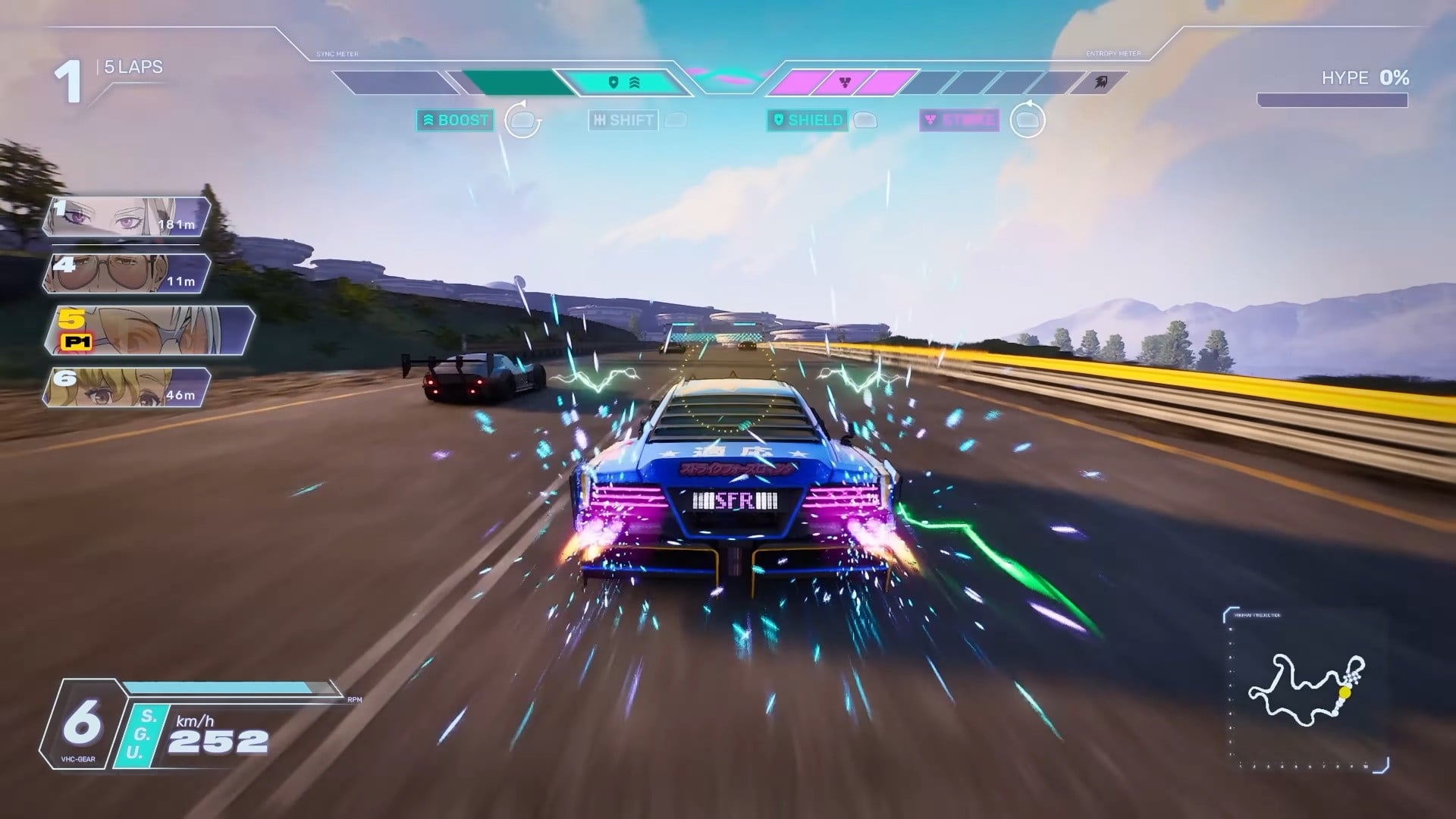Toggle the BOOST ability
This screenshot has width=1456, height=819.
coord(455,120)
